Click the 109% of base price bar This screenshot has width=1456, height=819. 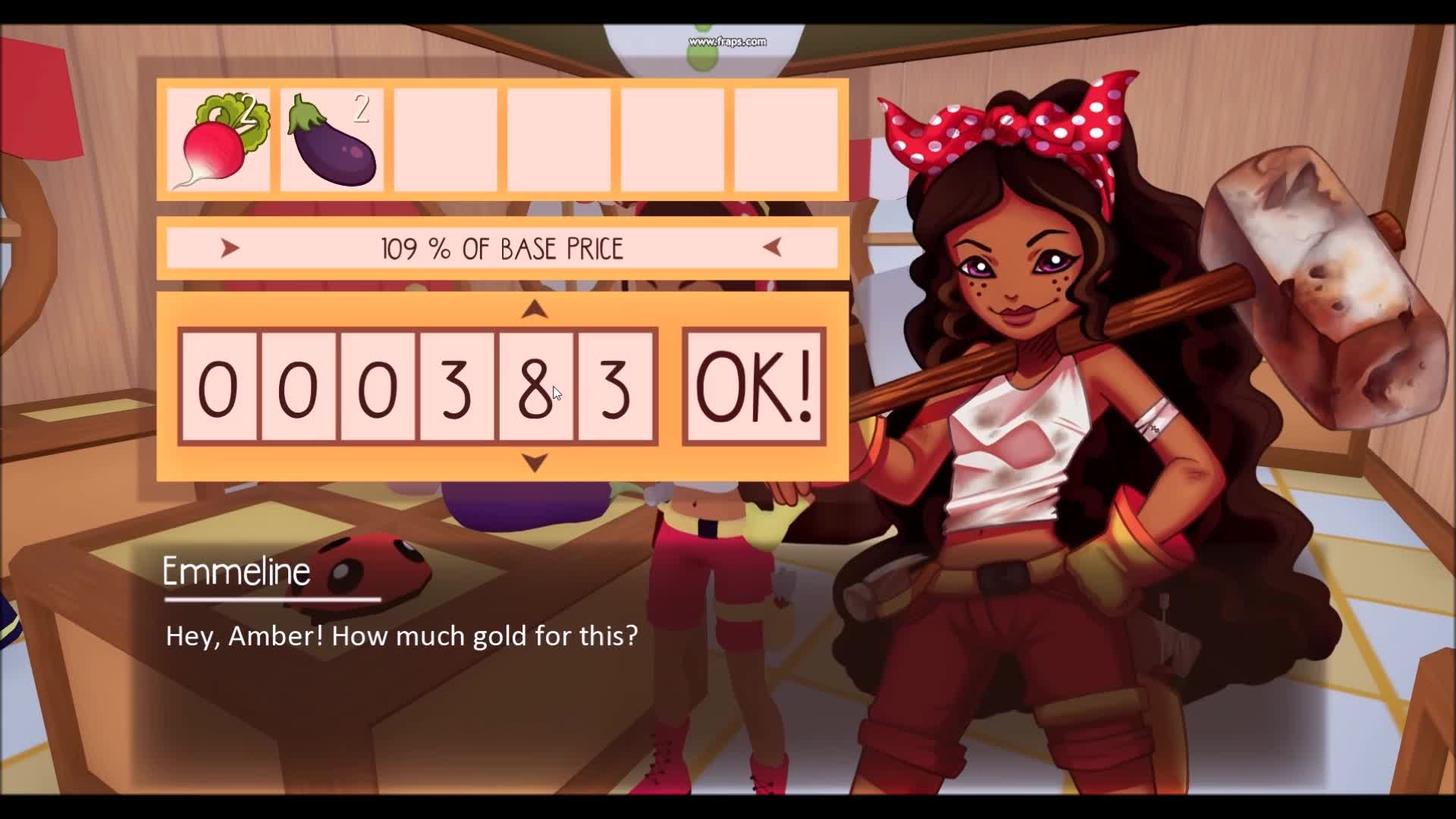pos(502,246)
